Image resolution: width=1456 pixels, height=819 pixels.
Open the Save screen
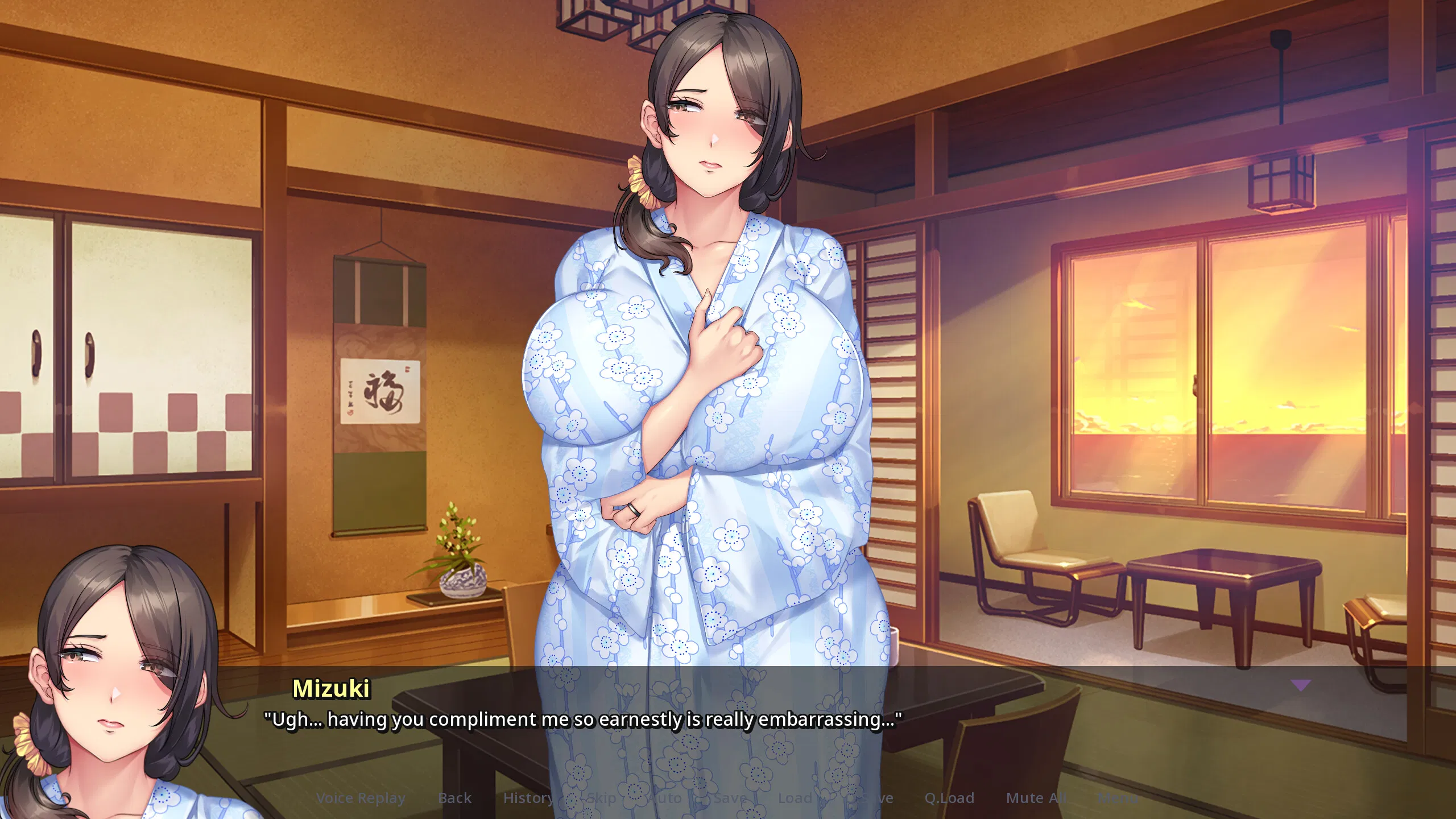click(x=730, y=798)
